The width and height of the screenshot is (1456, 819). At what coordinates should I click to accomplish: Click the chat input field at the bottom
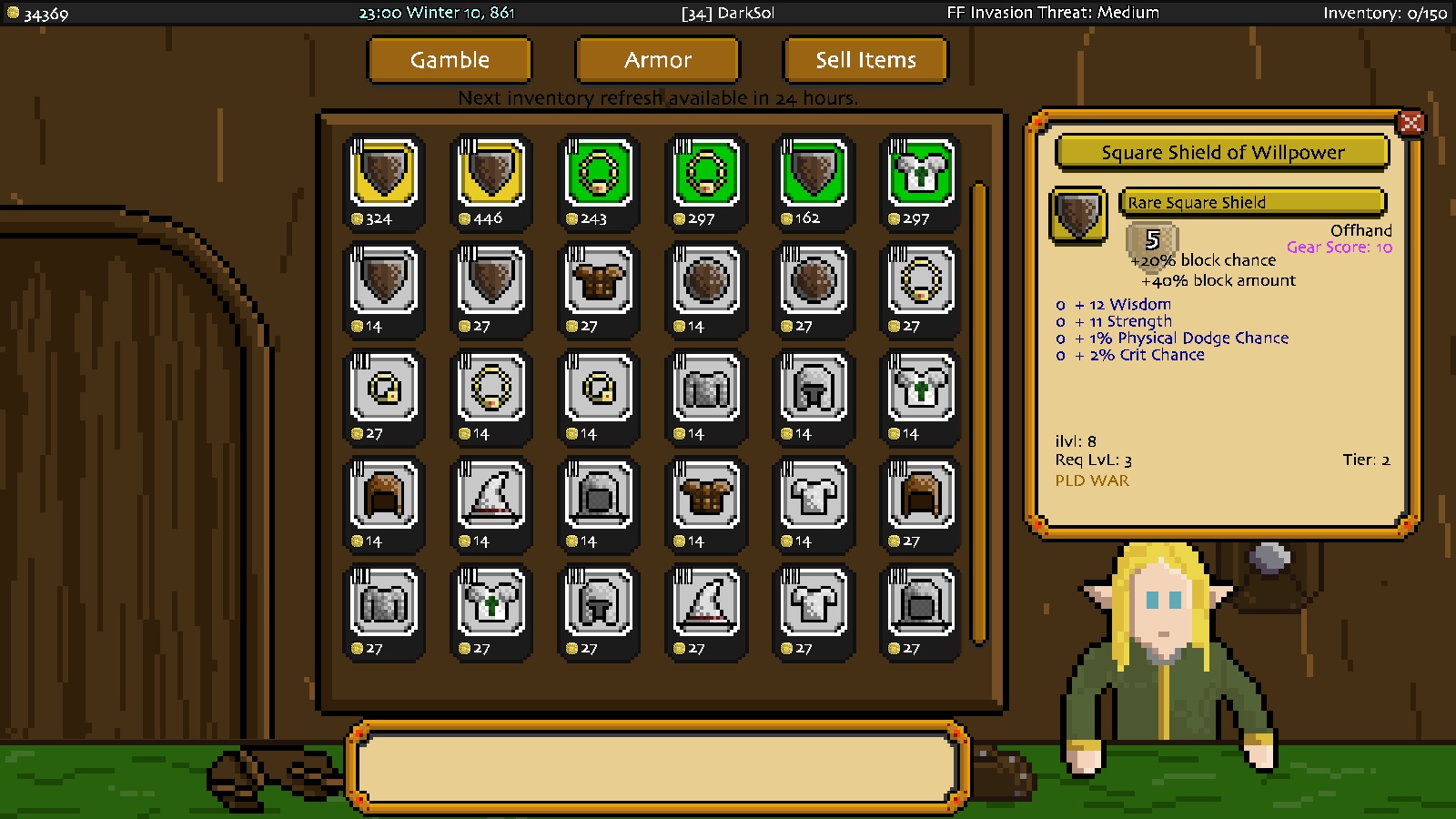[657, 767]
